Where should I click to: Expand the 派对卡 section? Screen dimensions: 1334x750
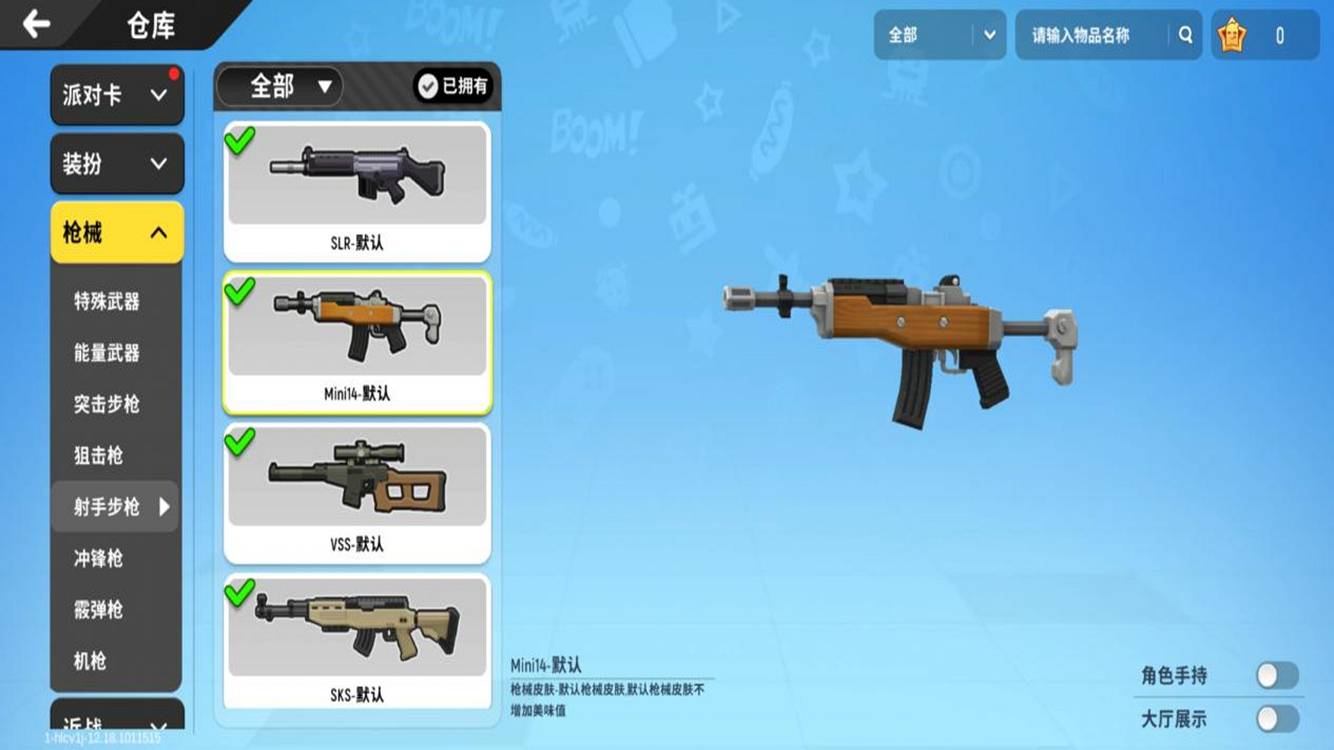[115, 94]
